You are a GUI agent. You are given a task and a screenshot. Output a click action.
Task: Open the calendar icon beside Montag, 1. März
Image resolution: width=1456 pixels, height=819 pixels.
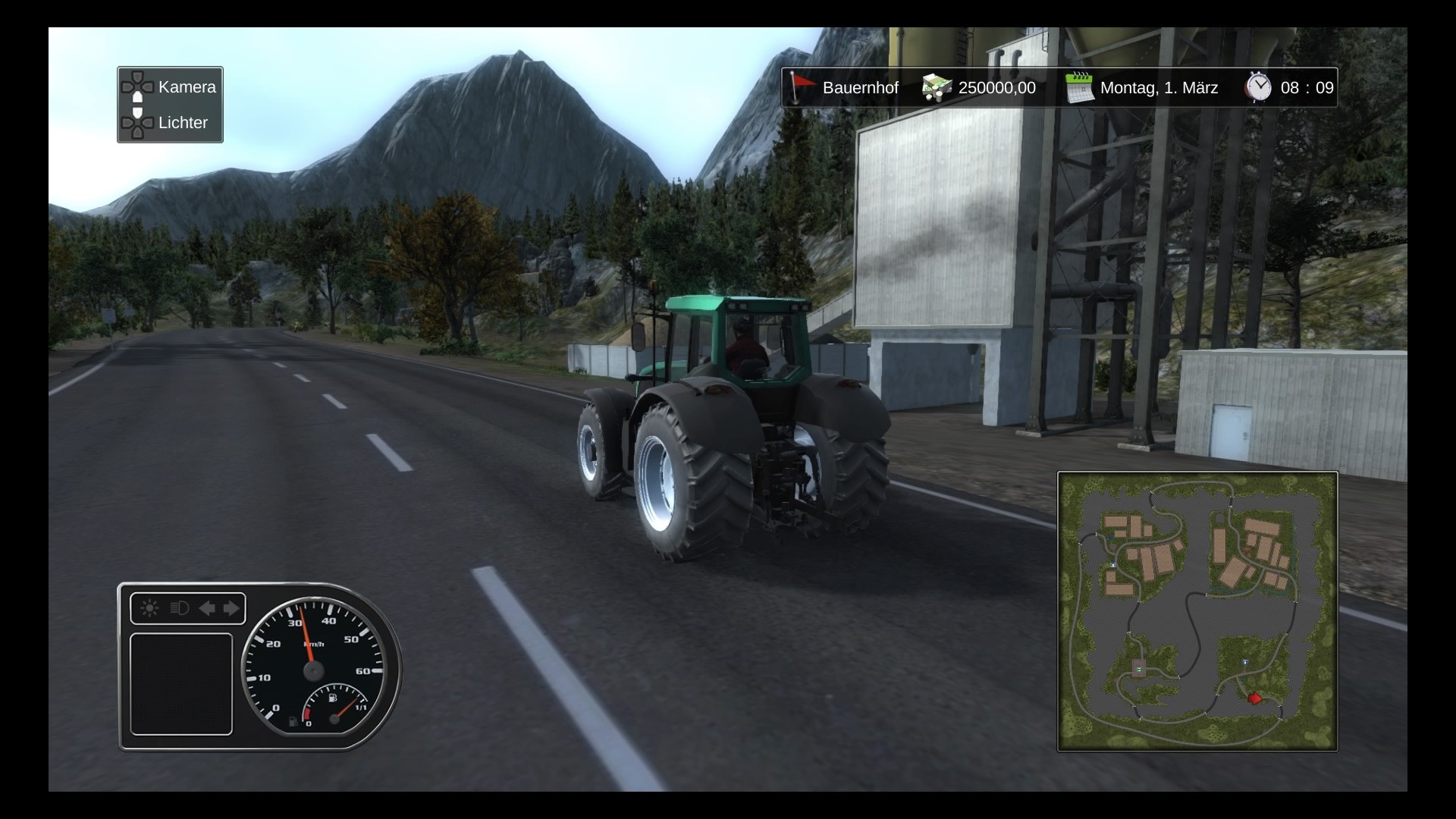(x=1078, y=87)
